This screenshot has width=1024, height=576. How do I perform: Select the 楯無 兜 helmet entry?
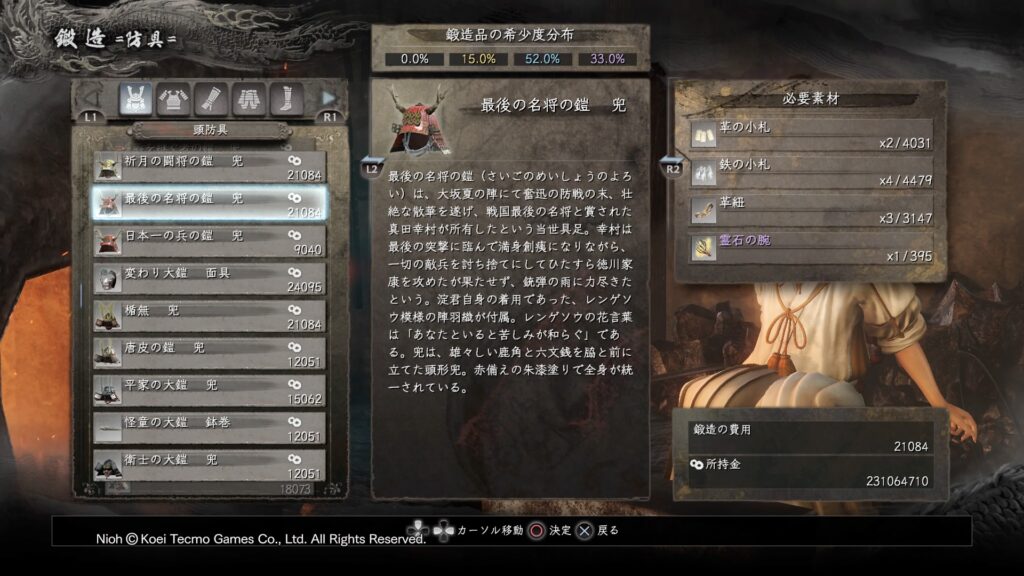[210, 315]
